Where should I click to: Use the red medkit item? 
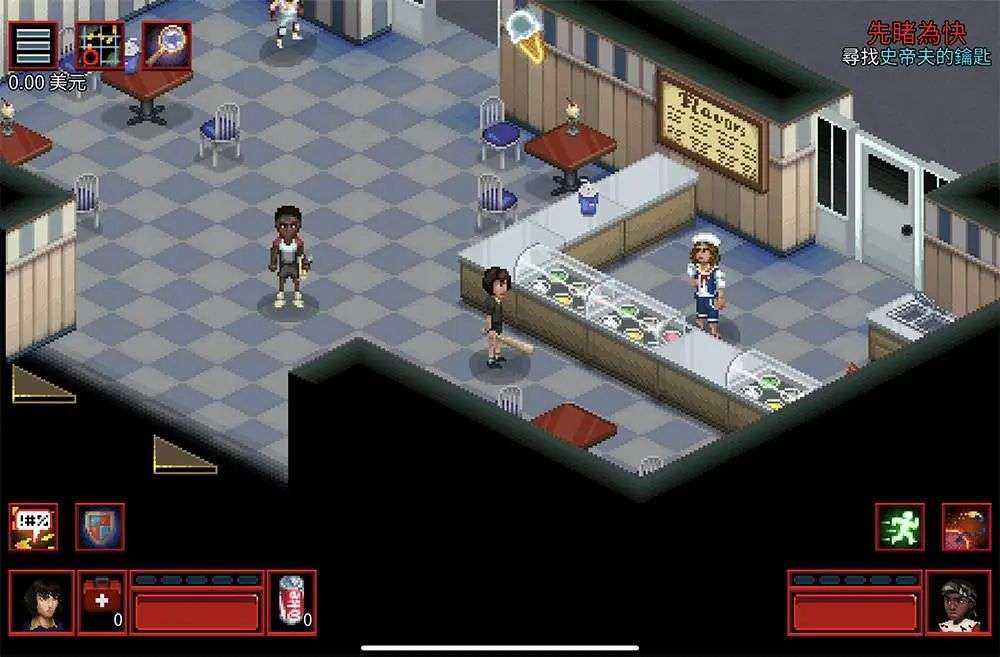102,602
